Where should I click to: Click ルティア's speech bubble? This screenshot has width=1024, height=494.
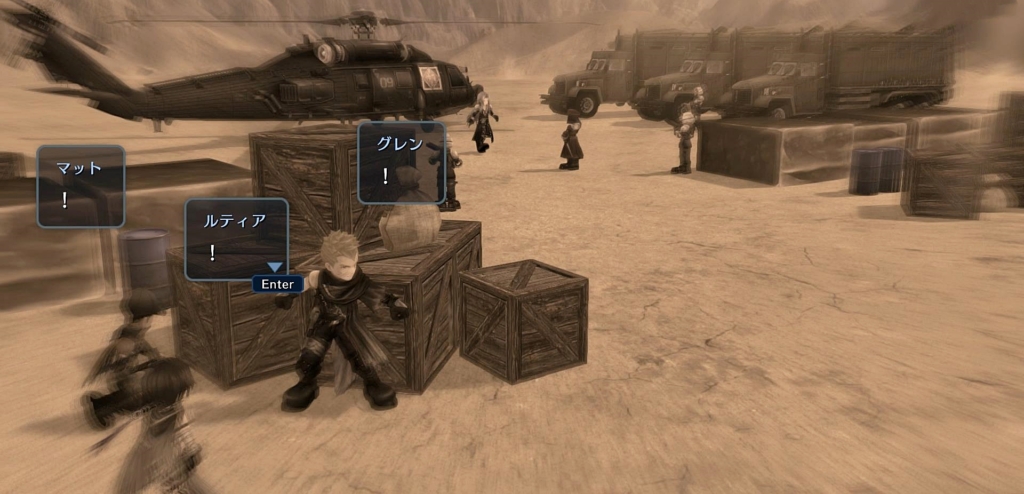(236, 238)
